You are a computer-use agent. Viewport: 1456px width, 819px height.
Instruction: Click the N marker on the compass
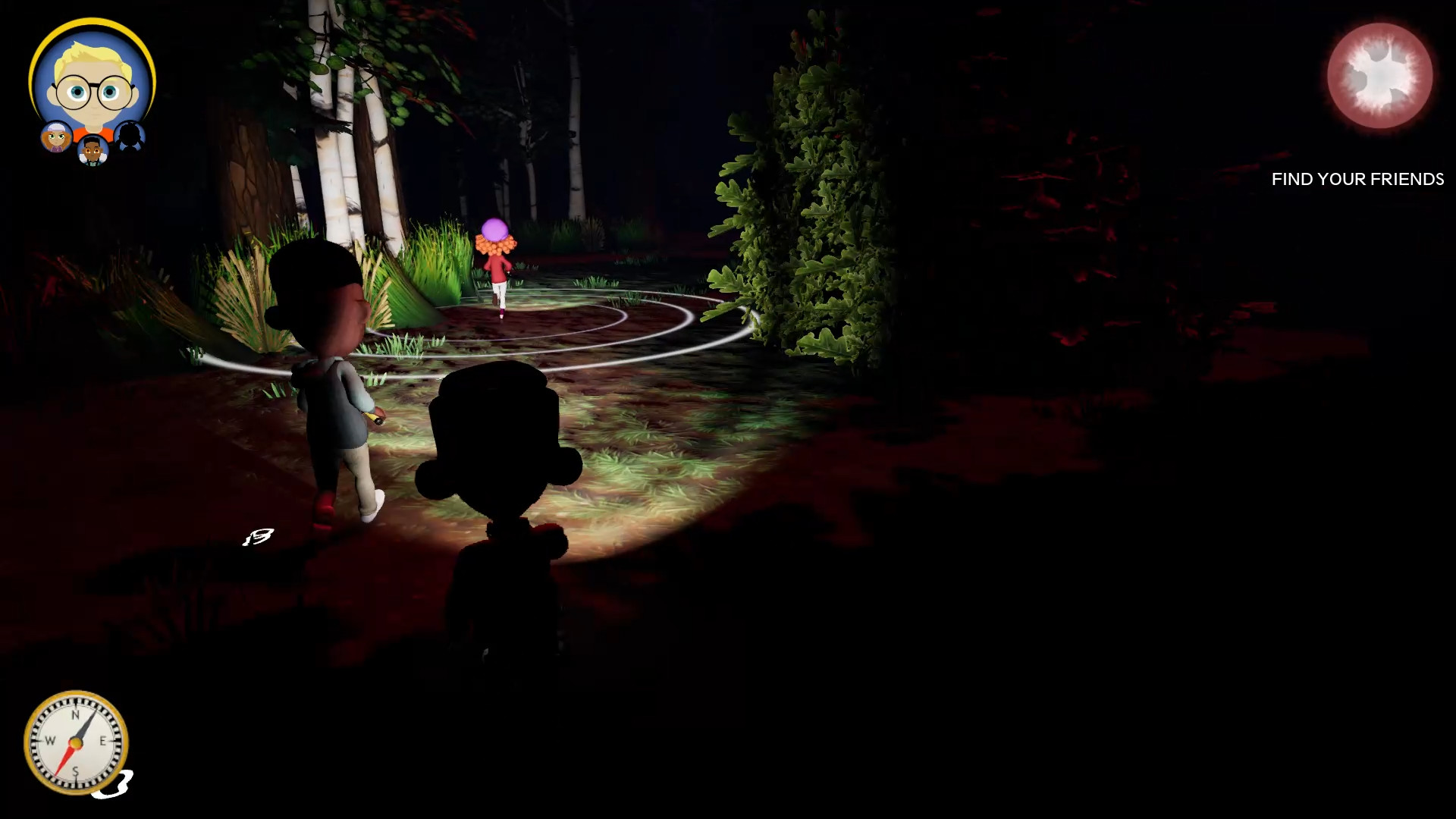pos(76,714)
